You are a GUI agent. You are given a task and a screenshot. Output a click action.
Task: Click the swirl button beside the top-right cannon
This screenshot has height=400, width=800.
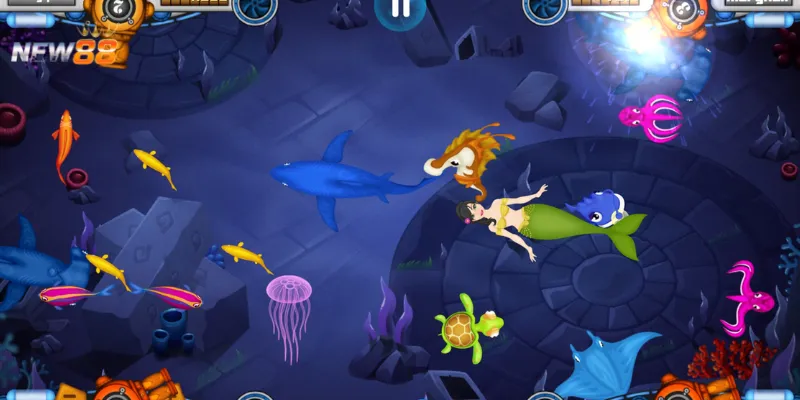coord(544,8)
